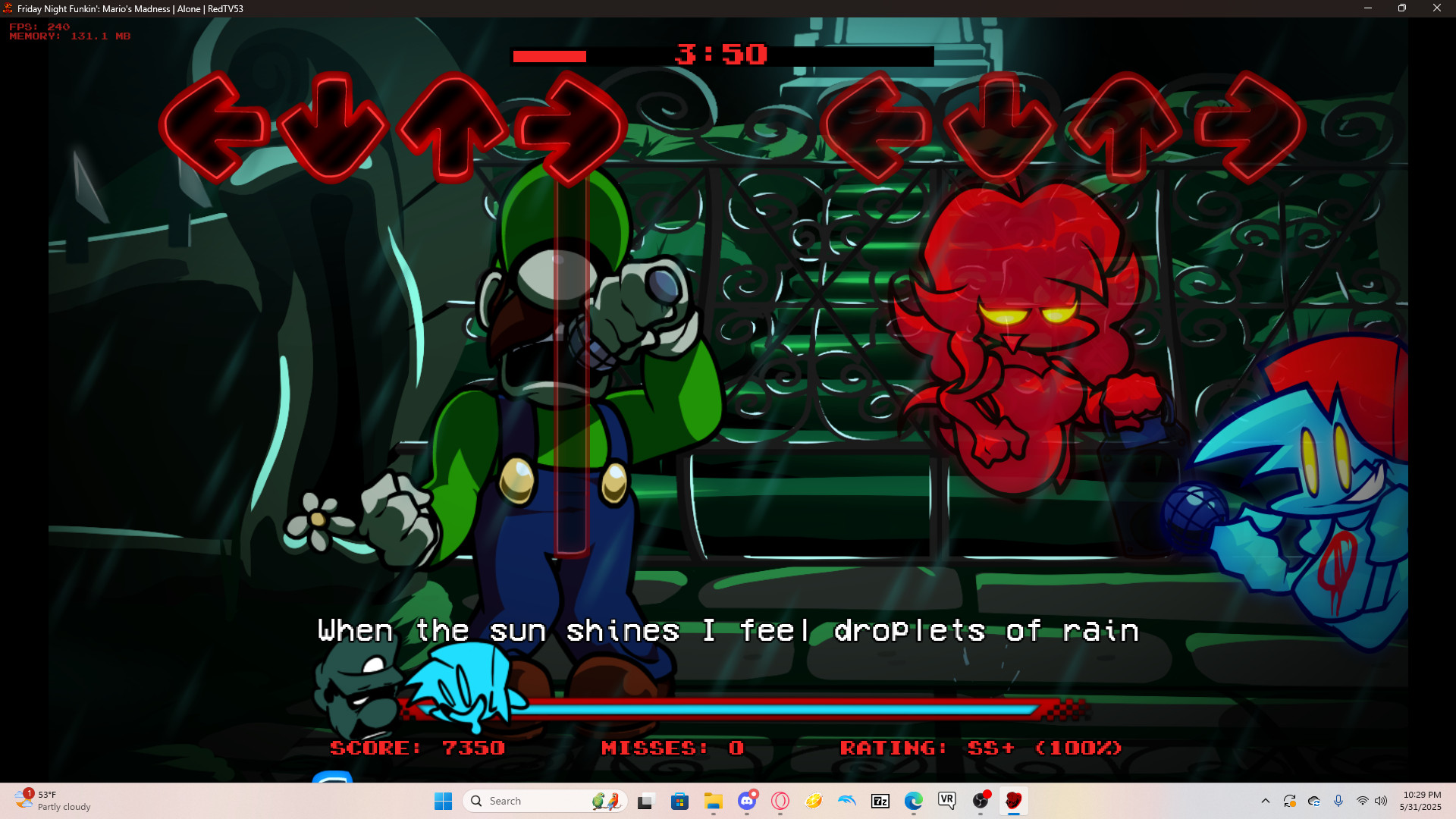Expand hidden system tray icons

click(1266, 801)
